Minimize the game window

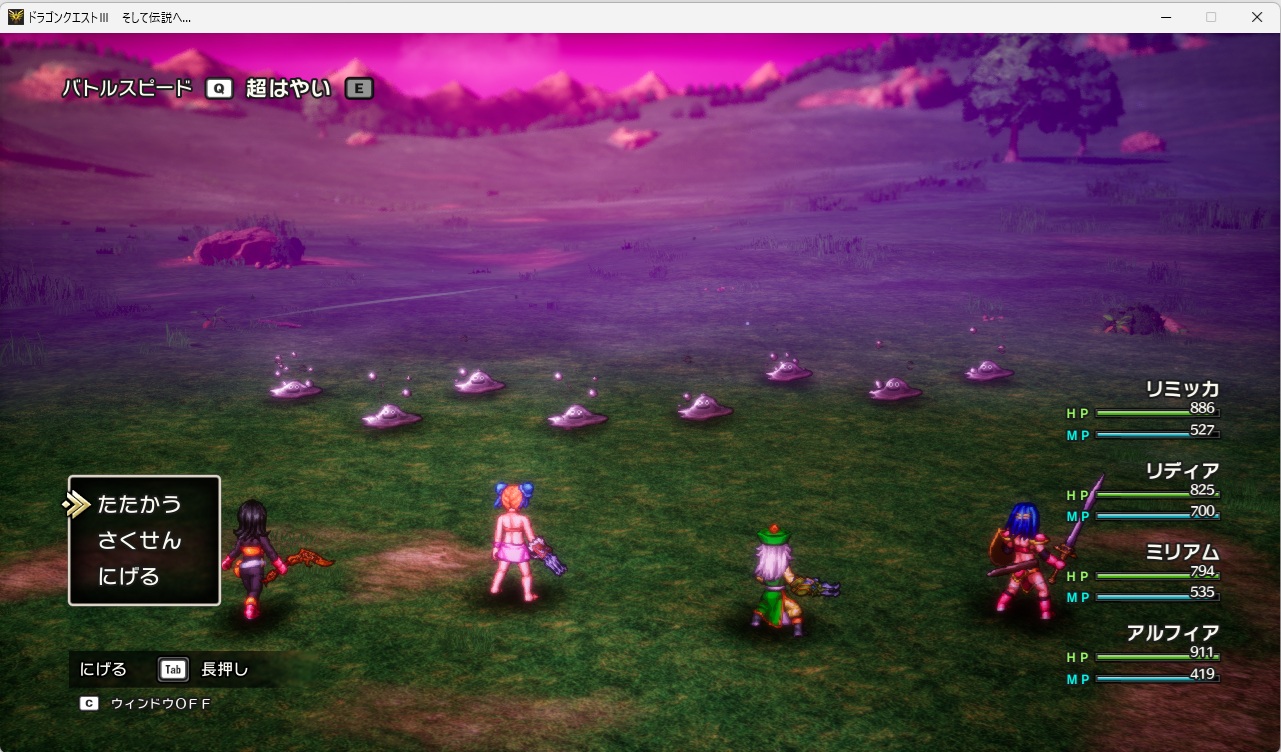tap(1165, 17)
